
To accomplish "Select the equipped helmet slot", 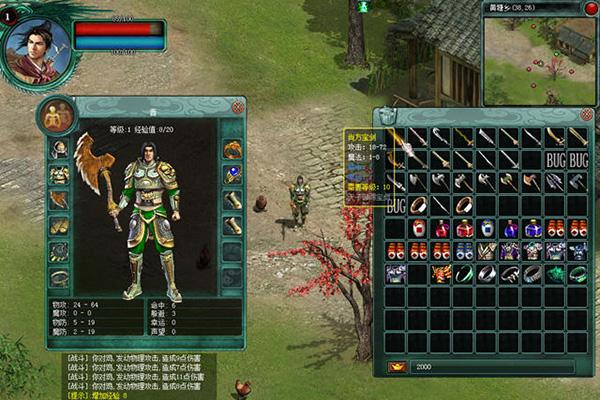I will click(x=60, y=150).
